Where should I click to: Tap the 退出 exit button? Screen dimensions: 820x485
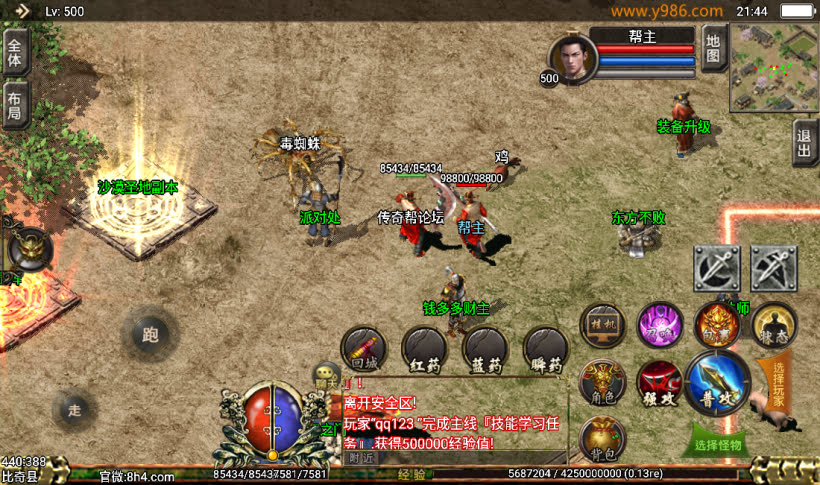click(804, 142)
